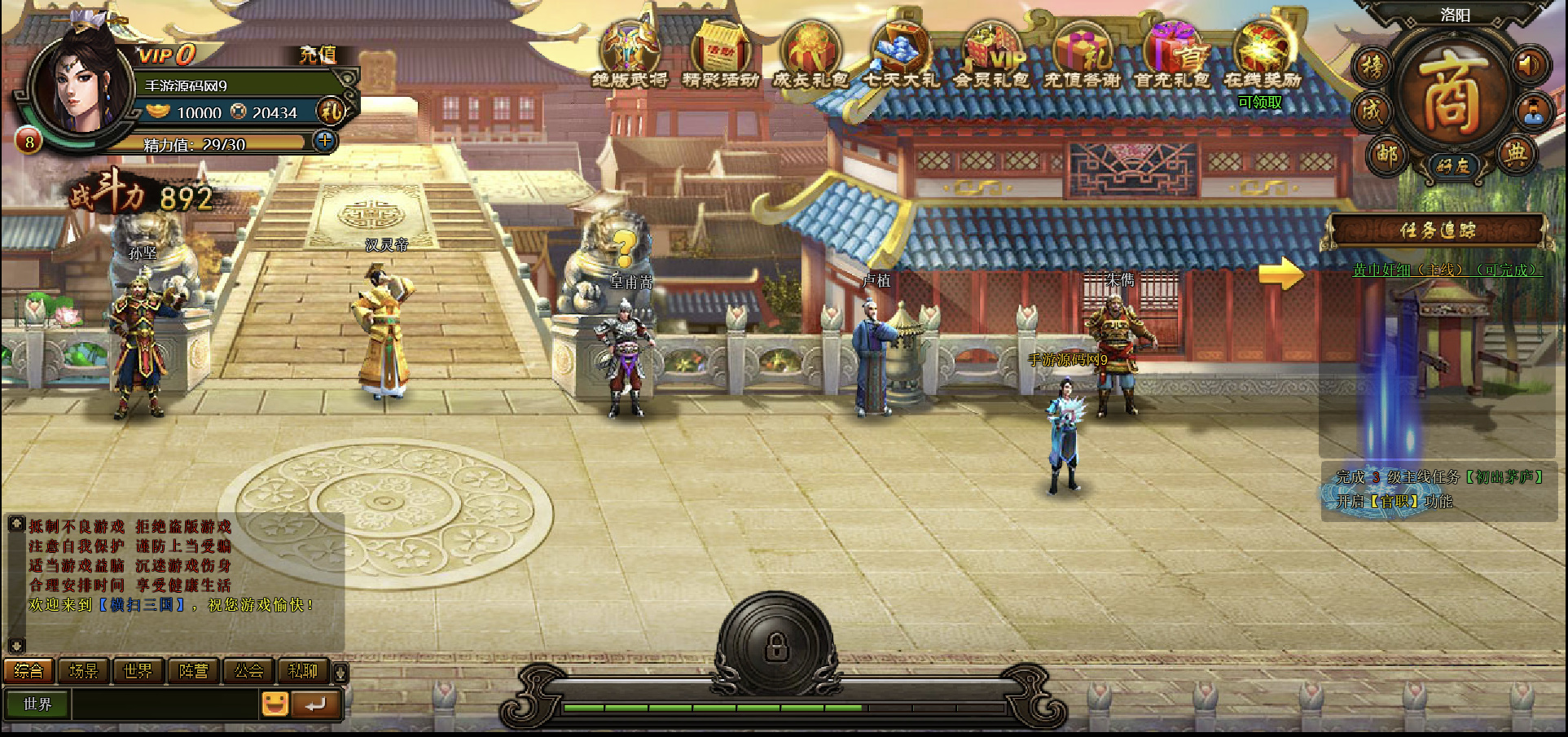Open the 邮 mail icon

[x=1386, y=154]
